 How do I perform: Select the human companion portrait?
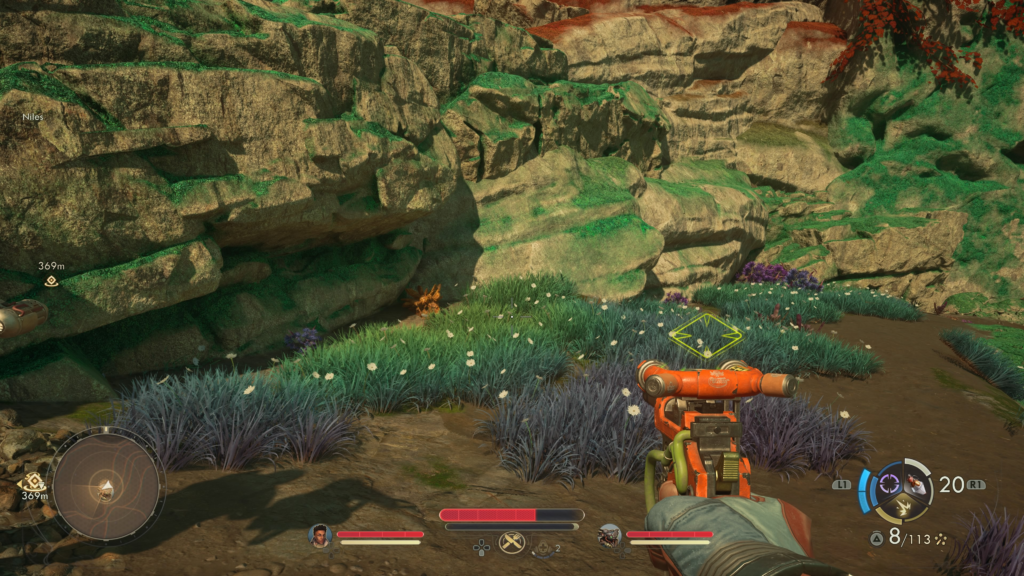[320, 535]
